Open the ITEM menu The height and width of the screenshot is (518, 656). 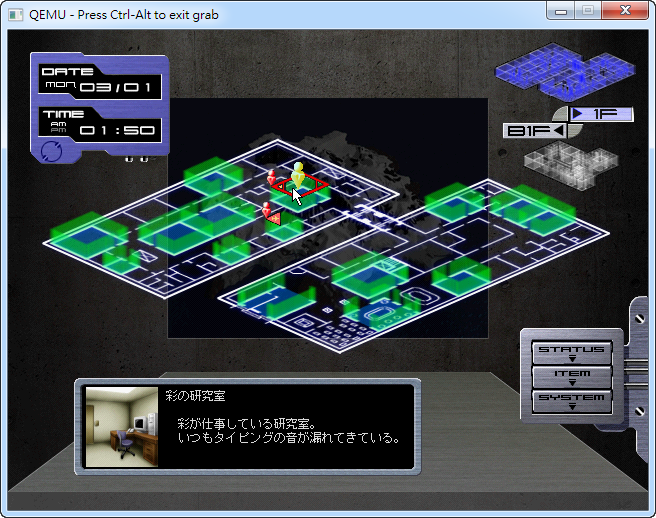(x=572, y=376)
